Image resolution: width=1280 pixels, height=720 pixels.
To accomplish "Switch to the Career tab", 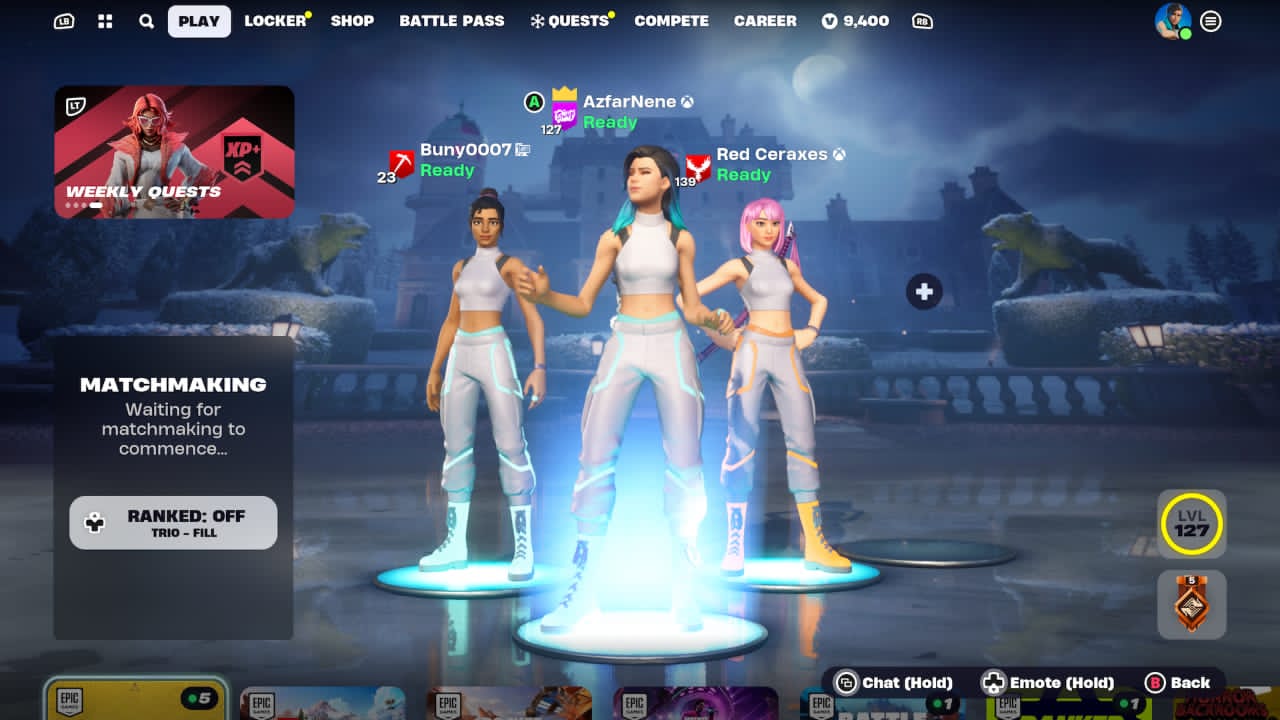I will click(765, 21).
